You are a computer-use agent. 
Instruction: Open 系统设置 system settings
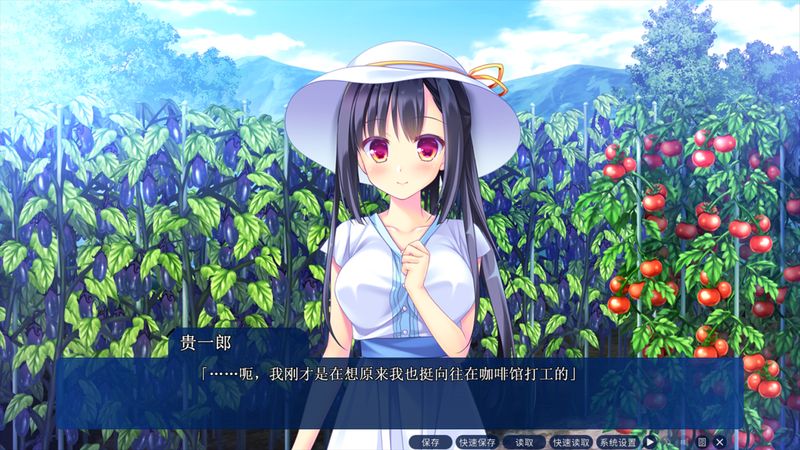pos(618,441)
